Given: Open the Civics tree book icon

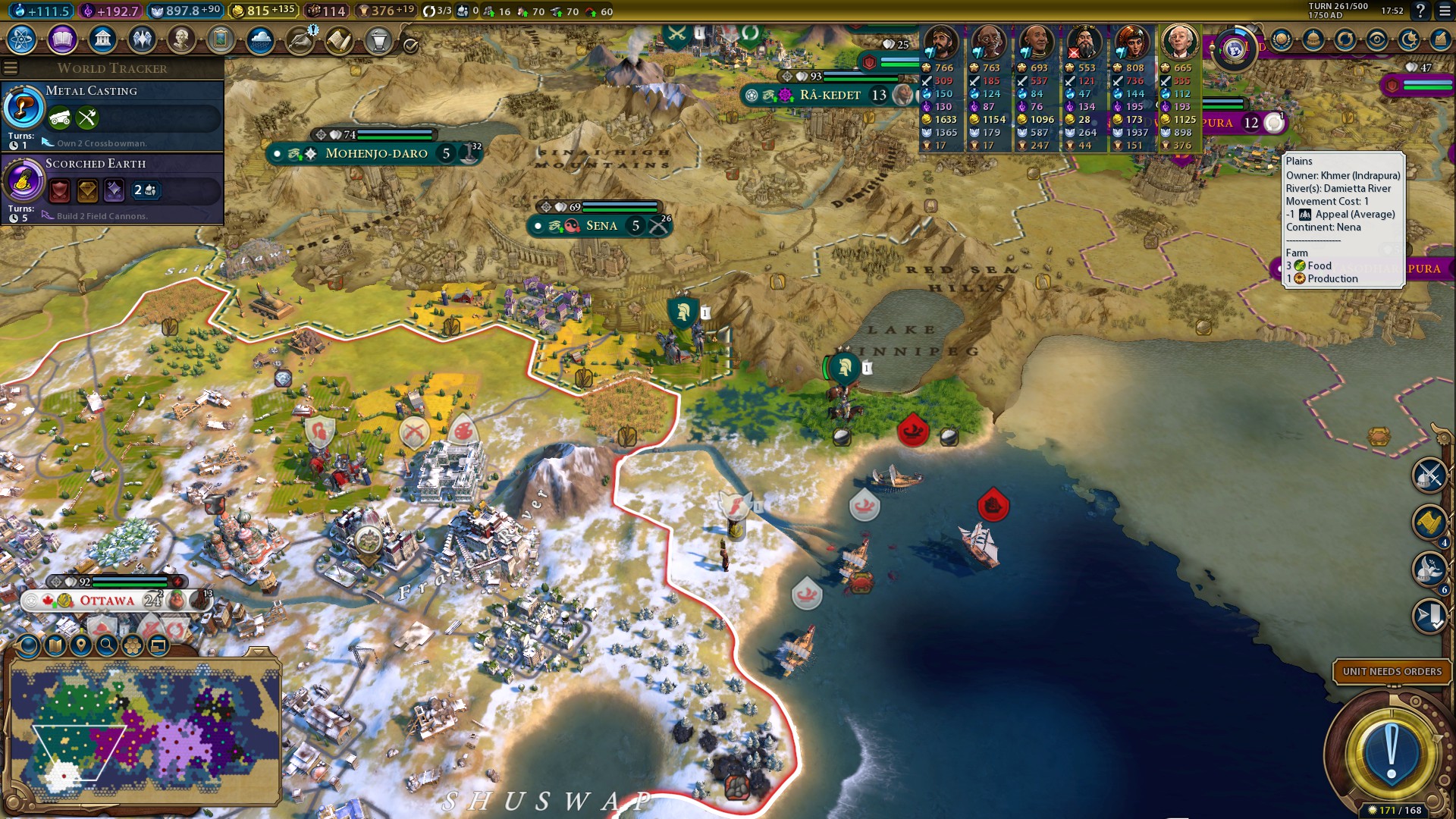Looking at the screenshot, I should click(62, 39).
